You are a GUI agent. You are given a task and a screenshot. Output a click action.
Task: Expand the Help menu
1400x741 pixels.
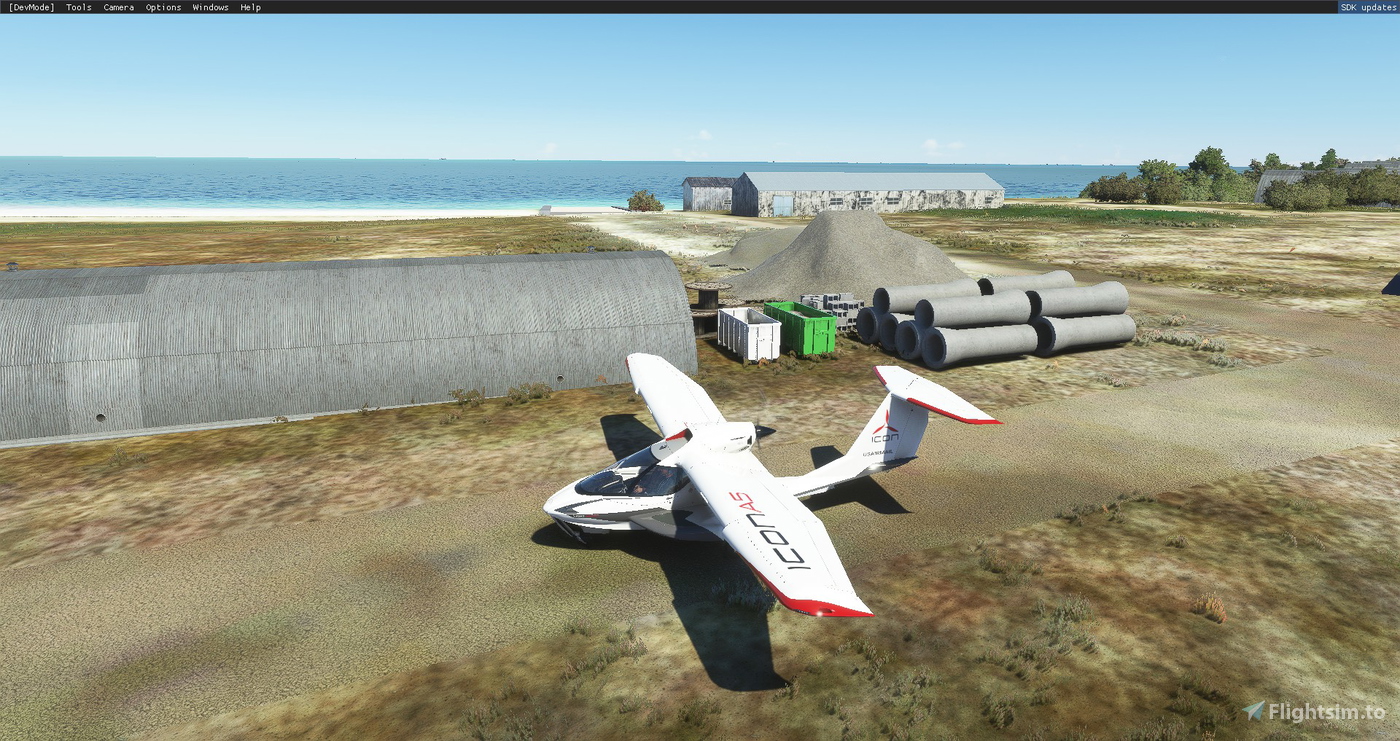pos(249,7)
